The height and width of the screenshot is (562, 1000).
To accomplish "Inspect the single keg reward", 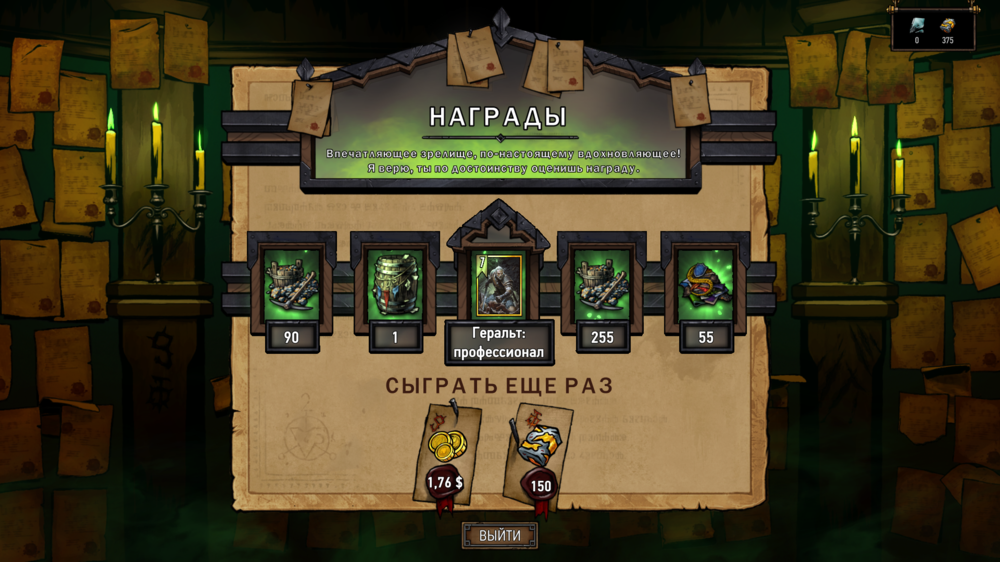I will 395,287.
